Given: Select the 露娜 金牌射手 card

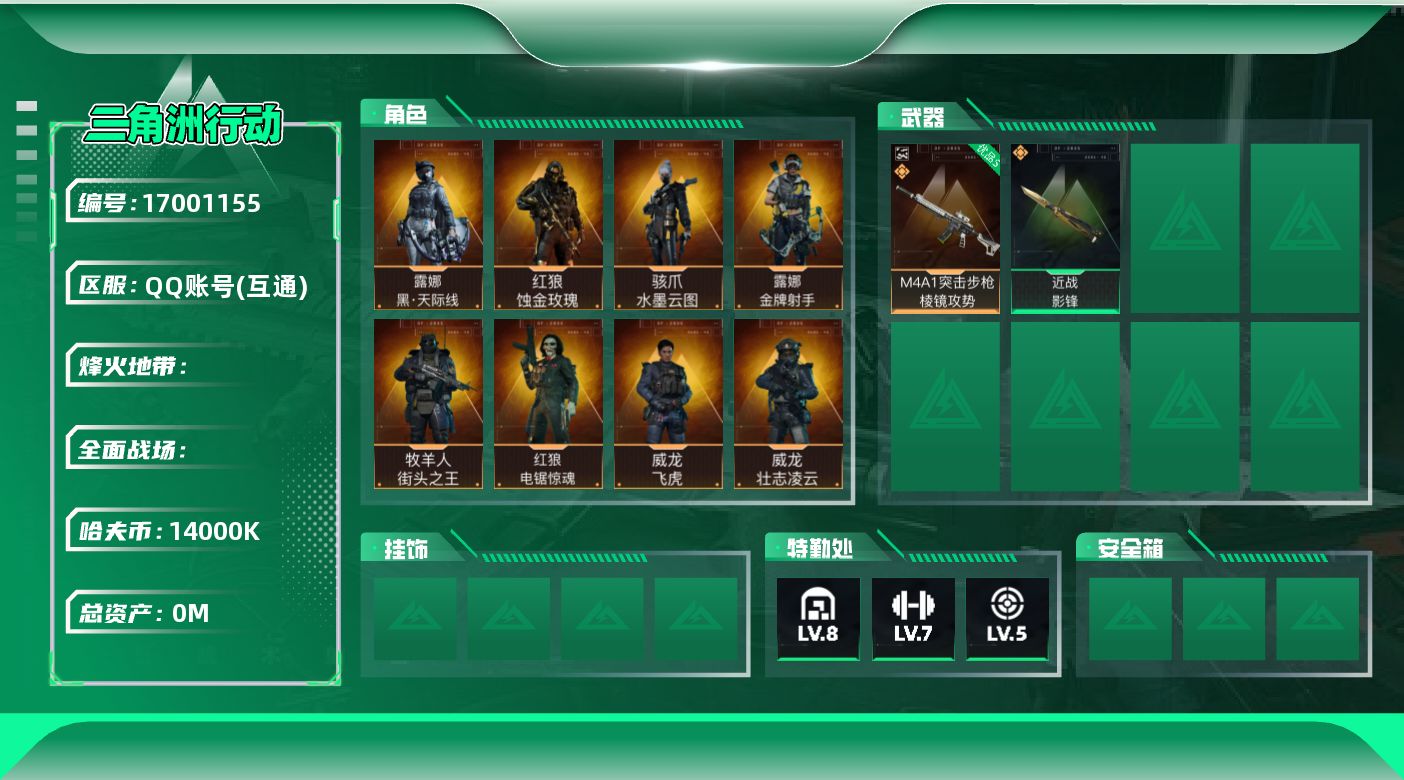Looking at the screenshot, I should pyautogui.click(x=788, y=224).
